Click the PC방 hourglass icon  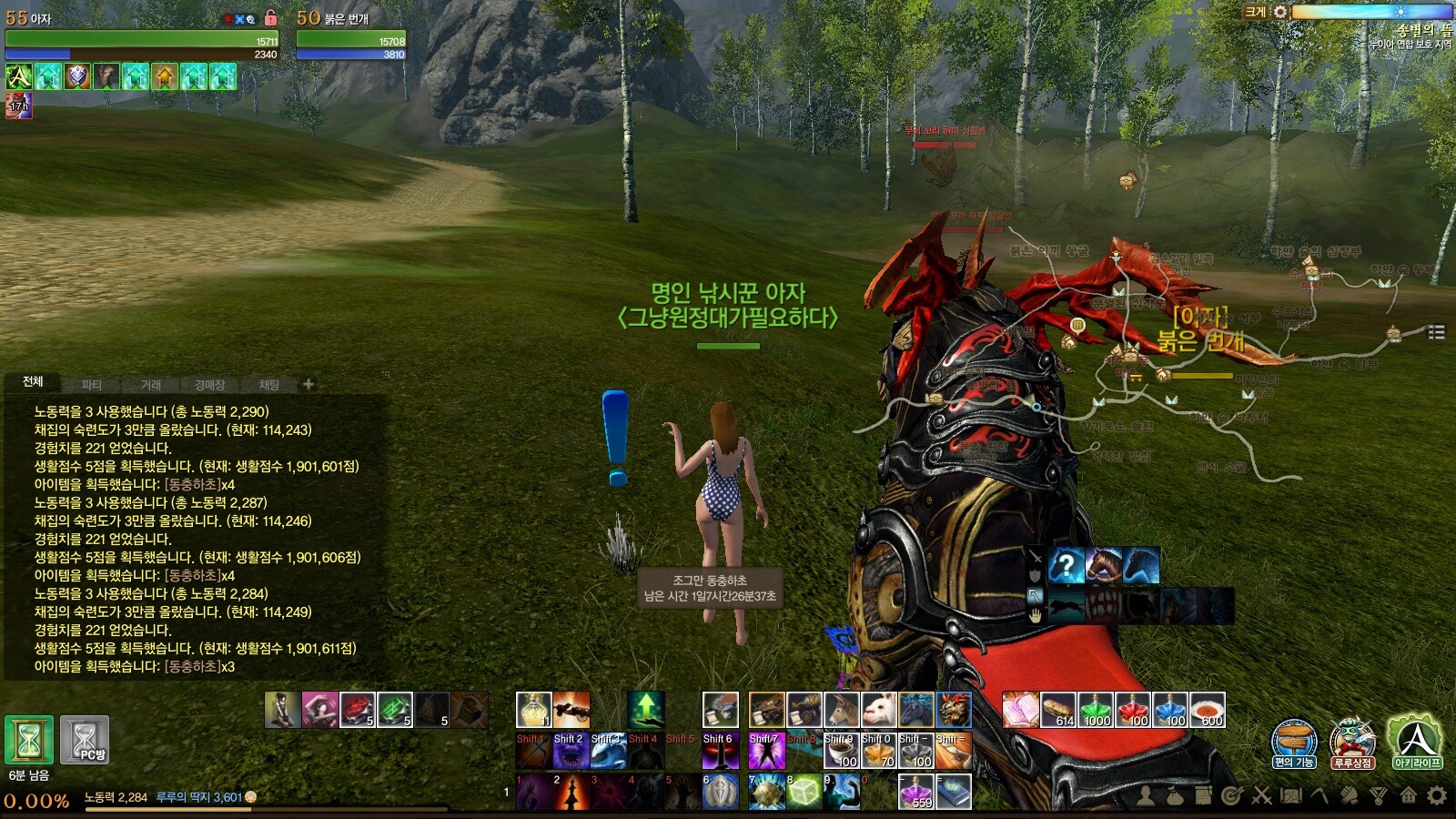[85, 739]
